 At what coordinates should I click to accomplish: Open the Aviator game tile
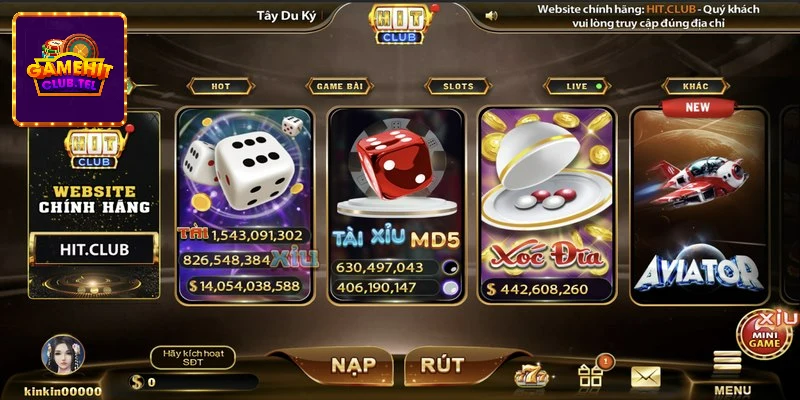[x=698, y=200]
